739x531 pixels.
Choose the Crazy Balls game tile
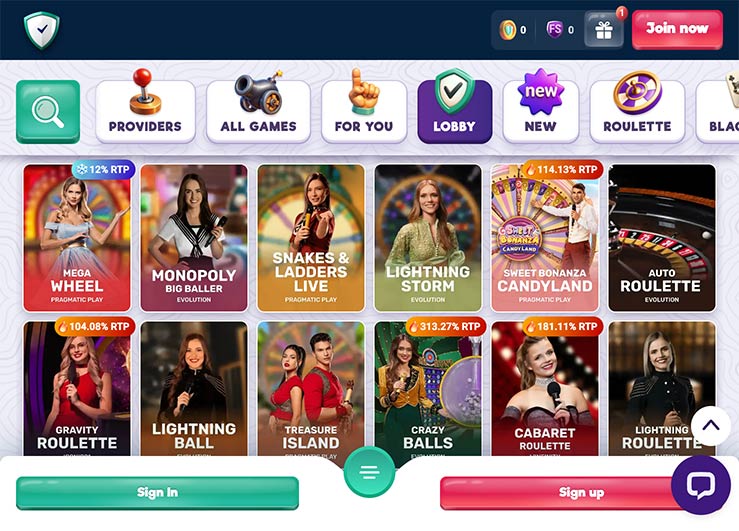[428, 388]
